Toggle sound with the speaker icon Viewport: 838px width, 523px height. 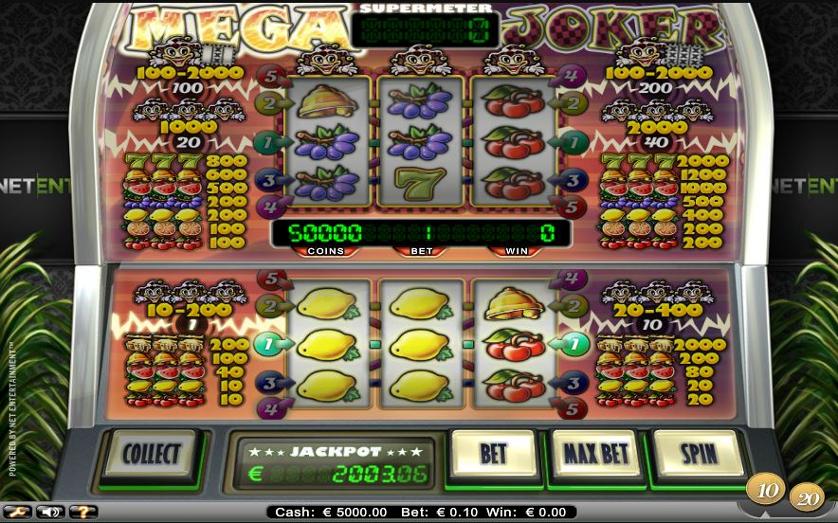click(48, 512)
